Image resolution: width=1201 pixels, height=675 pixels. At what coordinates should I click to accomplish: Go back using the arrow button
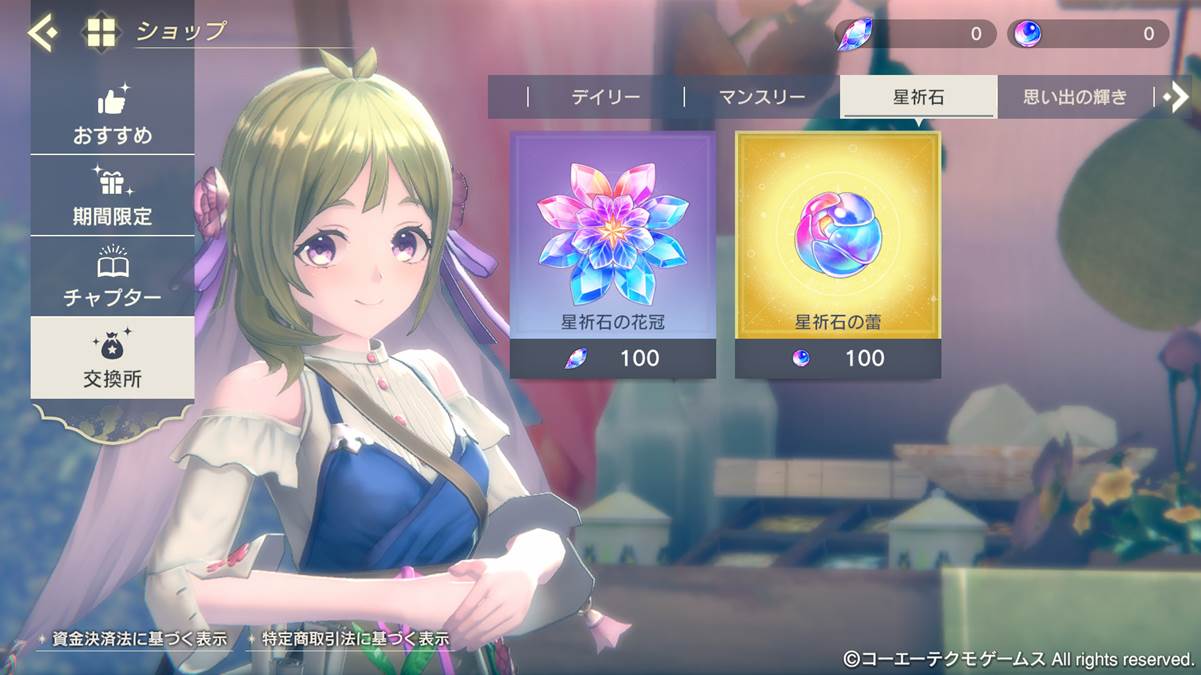coord(42,33)
